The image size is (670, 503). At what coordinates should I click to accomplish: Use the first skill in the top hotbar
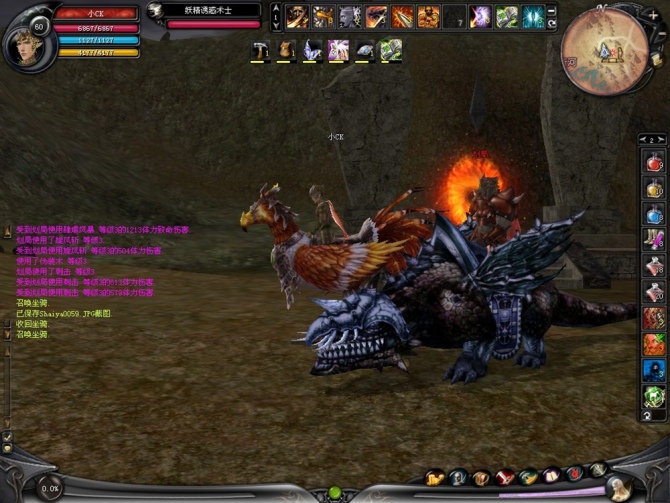pos(297,17)
